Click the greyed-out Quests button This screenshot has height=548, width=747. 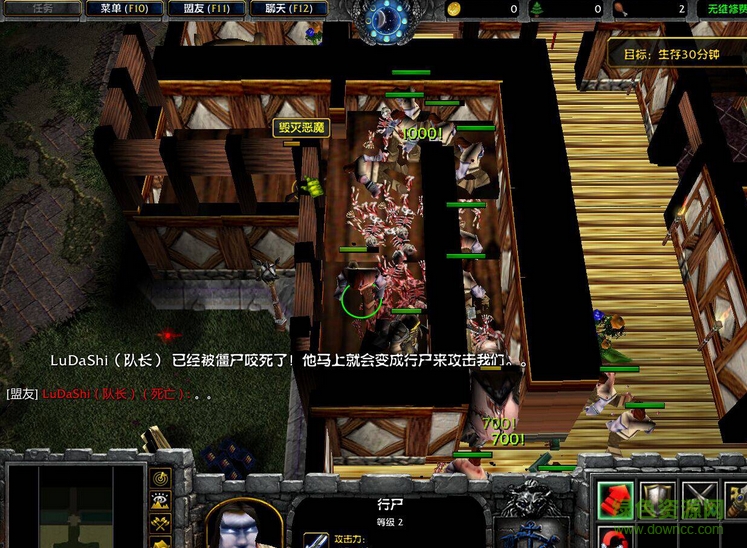pyautogui.click(x=41, y=8)
